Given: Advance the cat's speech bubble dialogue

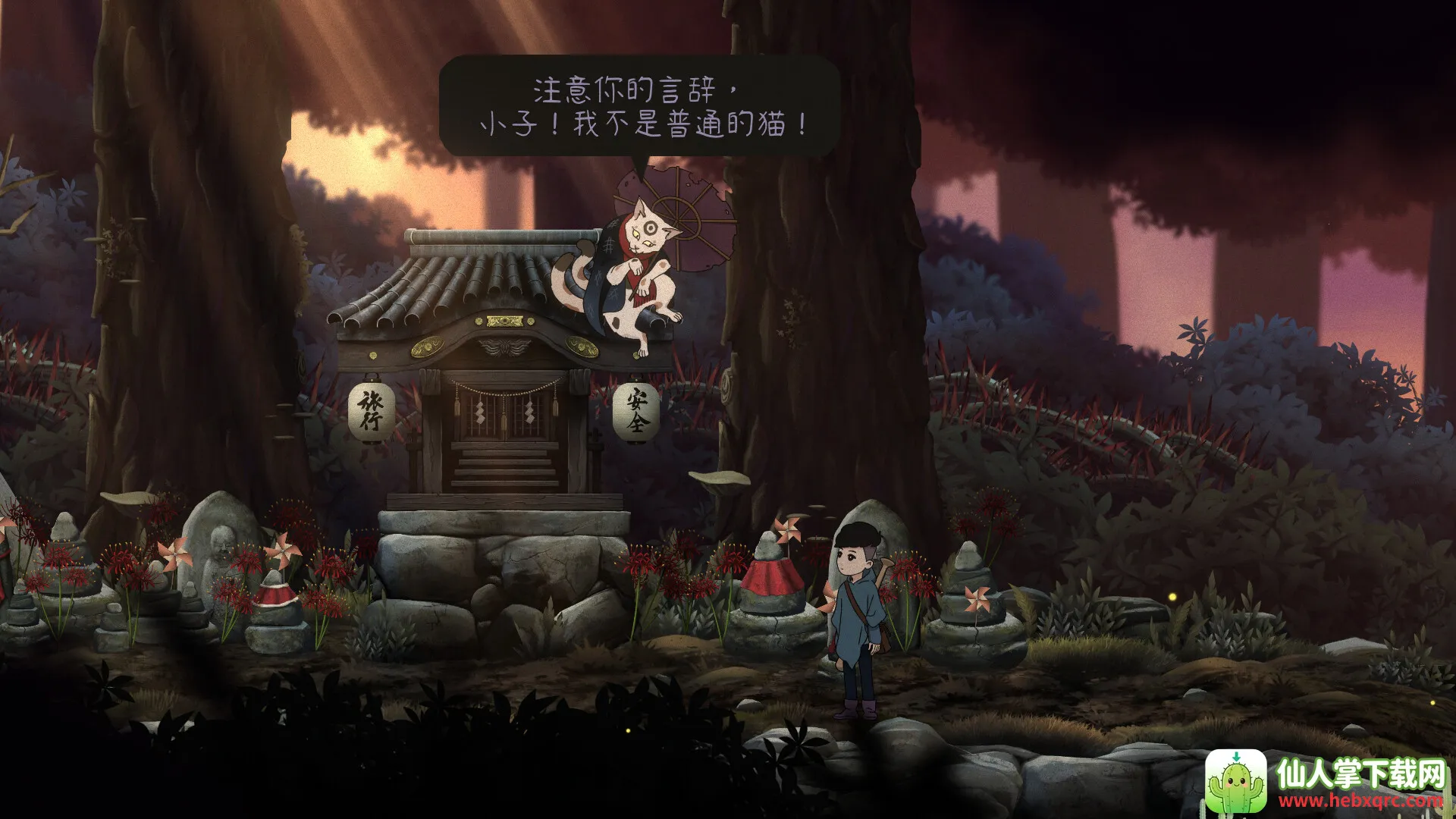Looking at the screenshot, I should 639,107.
